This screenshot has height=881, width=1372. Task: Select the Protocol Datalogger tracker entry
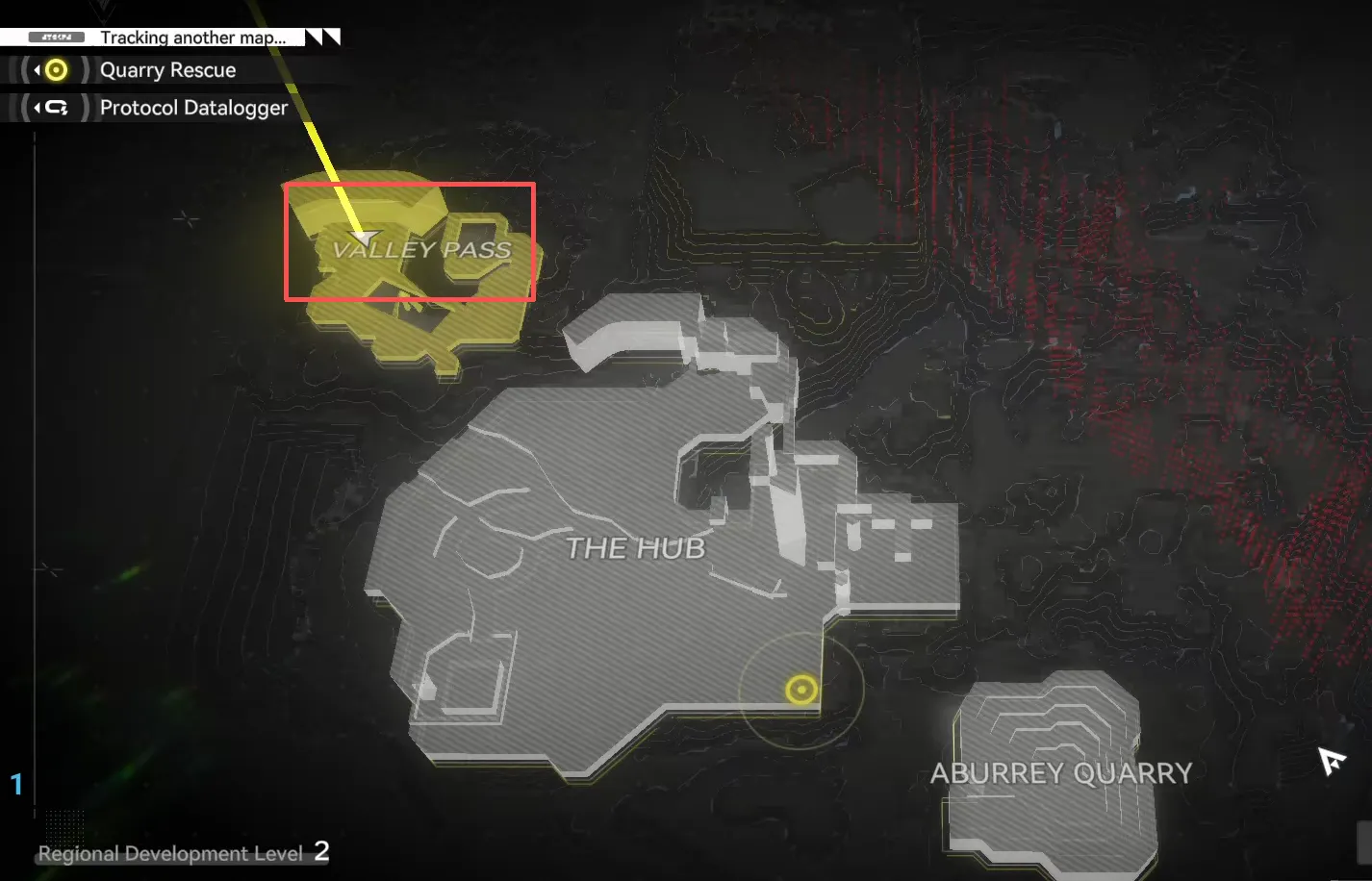coord(193,108)
